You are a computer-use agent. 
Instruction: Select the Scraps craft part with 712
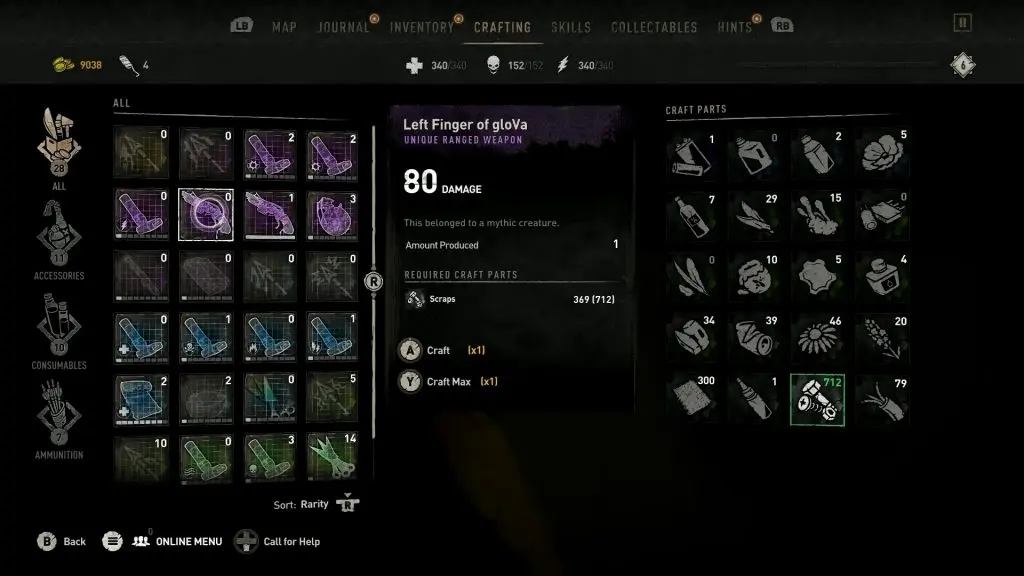point(817,399)
